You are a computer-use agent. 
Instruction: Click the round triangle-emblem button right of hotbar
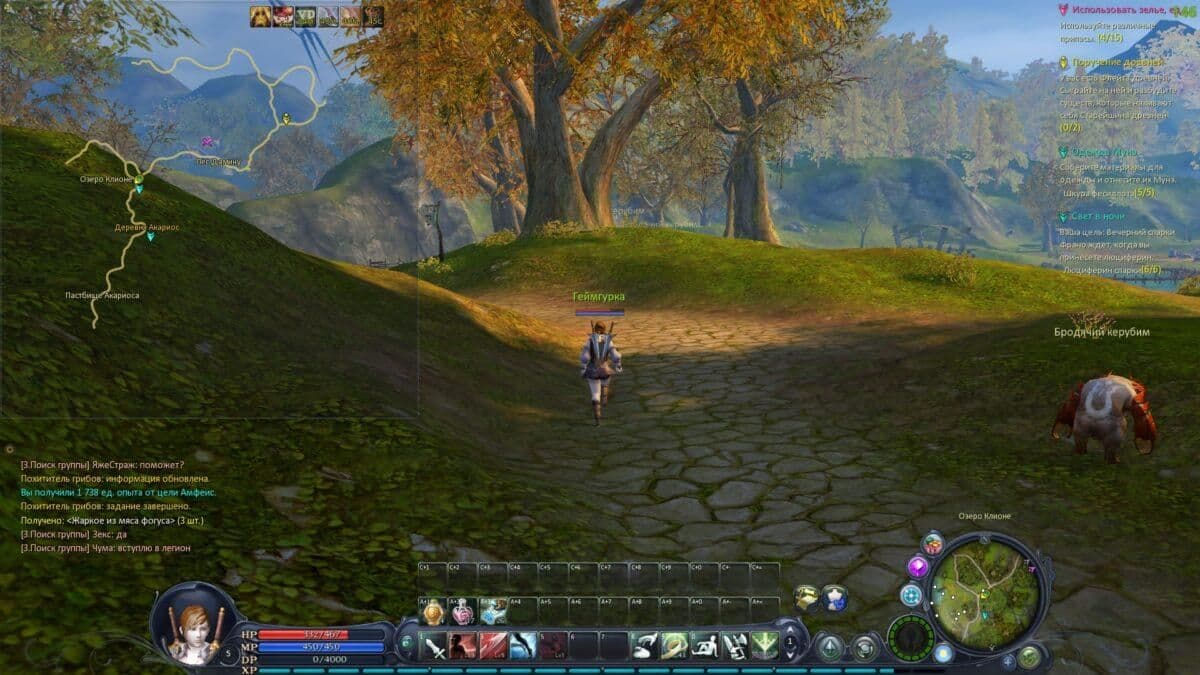tap(829, 649)
